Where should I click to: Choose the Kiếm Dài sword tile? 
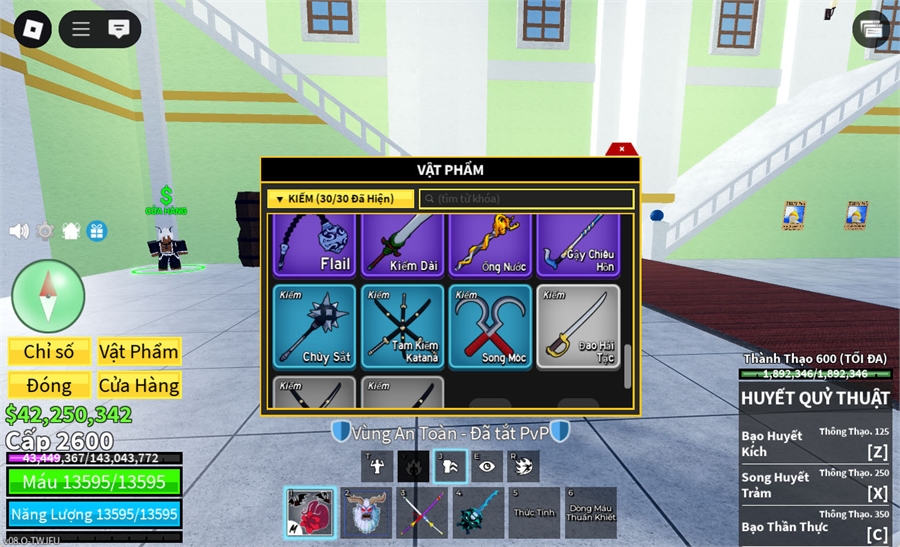click(x=402, y=246)
